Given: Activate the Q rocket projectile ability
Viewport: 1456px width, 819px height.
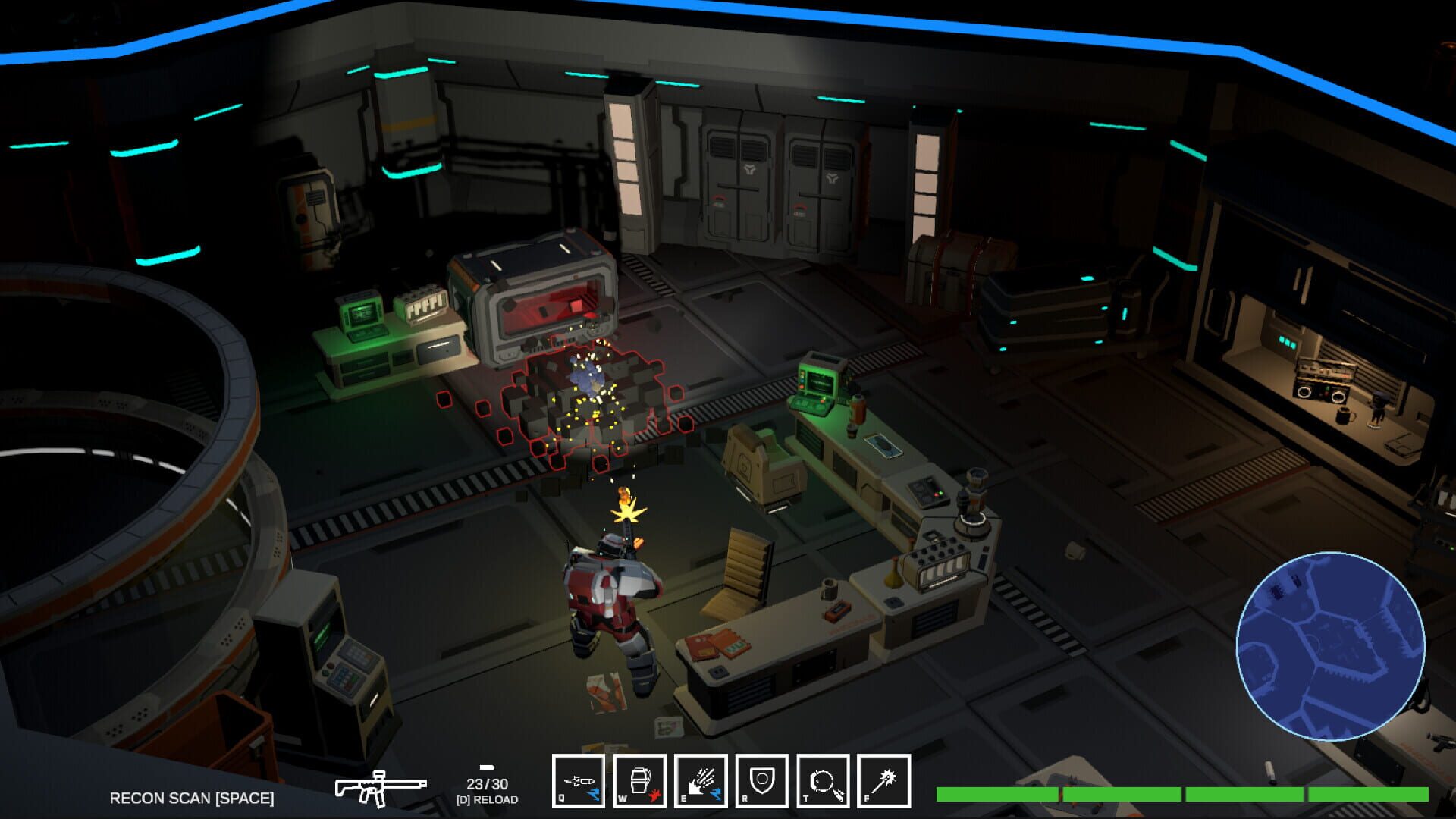Looking at the screenshot, I should [579, 780].
